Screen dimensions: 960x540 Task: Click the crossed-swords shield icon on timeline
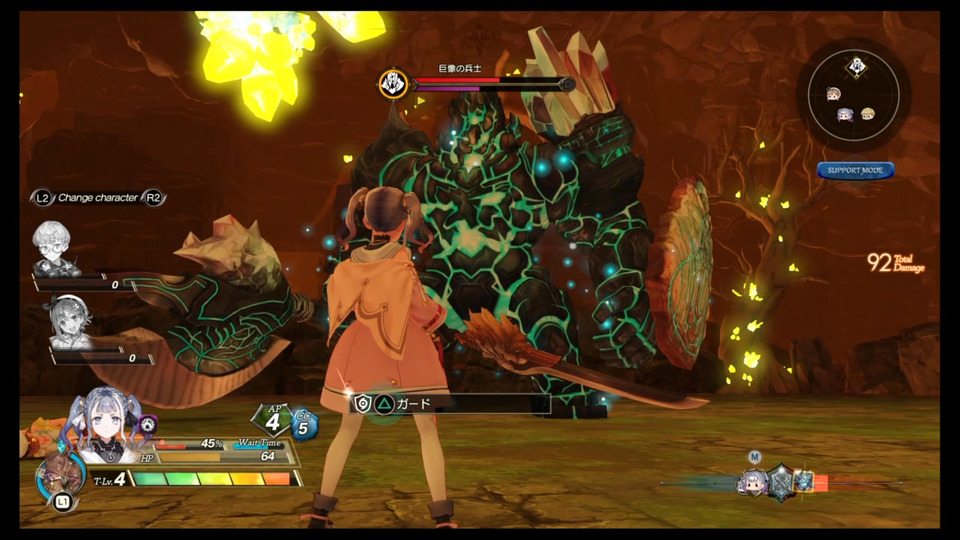click(780, 482)
